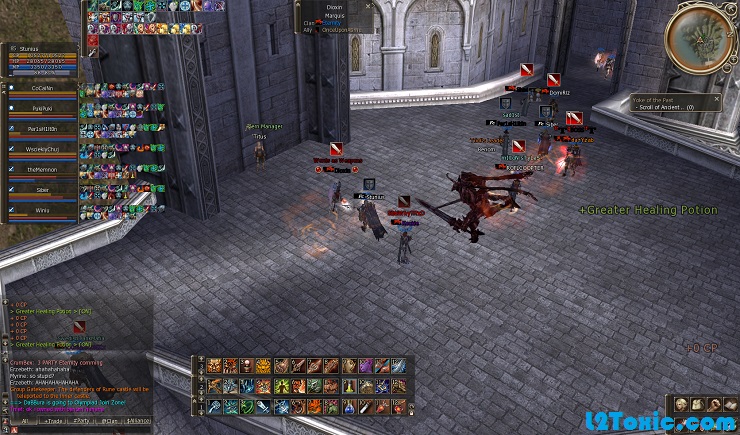
Task: Select party member PukiPuki
Action: coord(41,109)
